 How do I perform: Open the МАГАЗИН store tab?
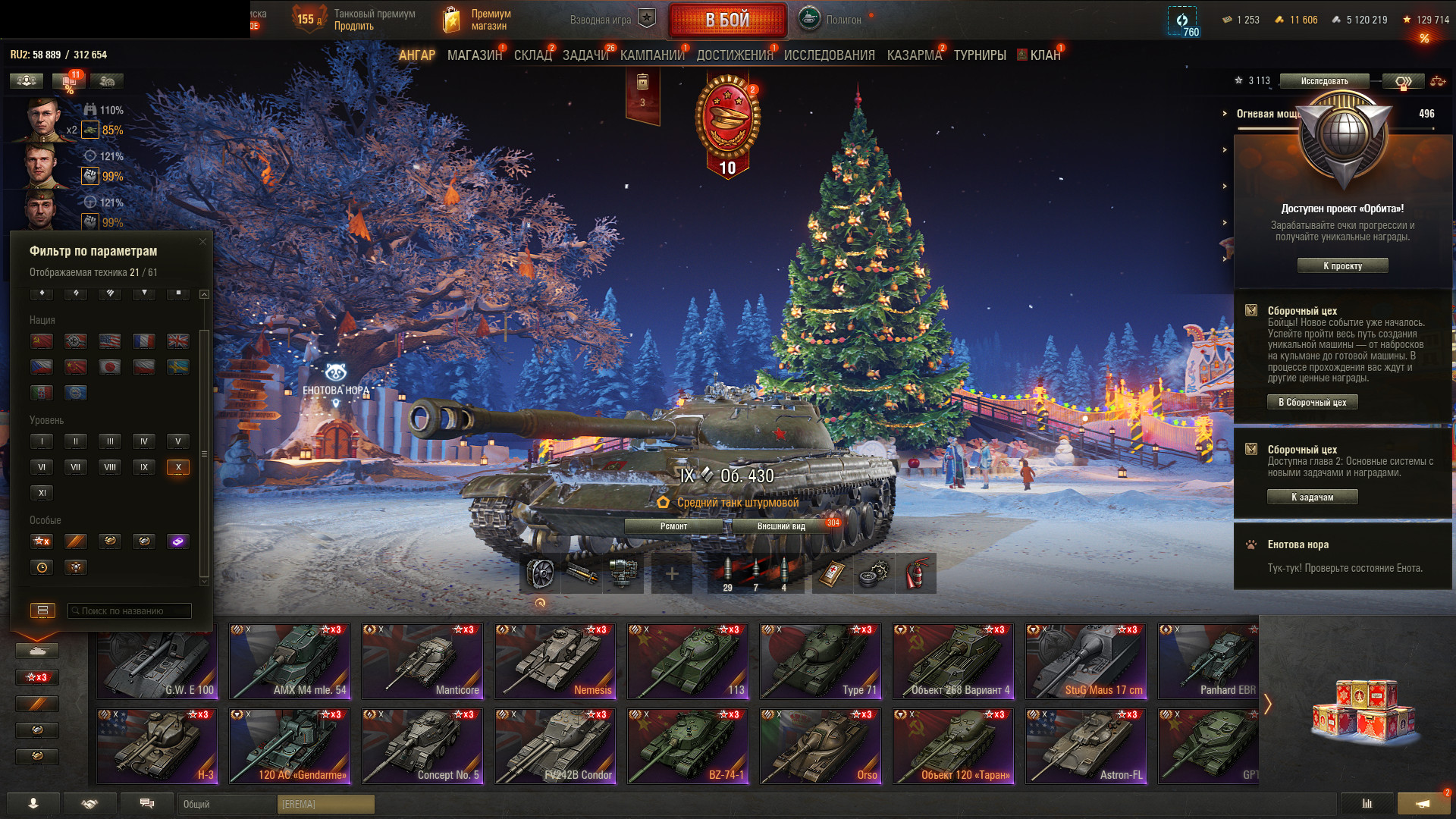tap(474, 55)
